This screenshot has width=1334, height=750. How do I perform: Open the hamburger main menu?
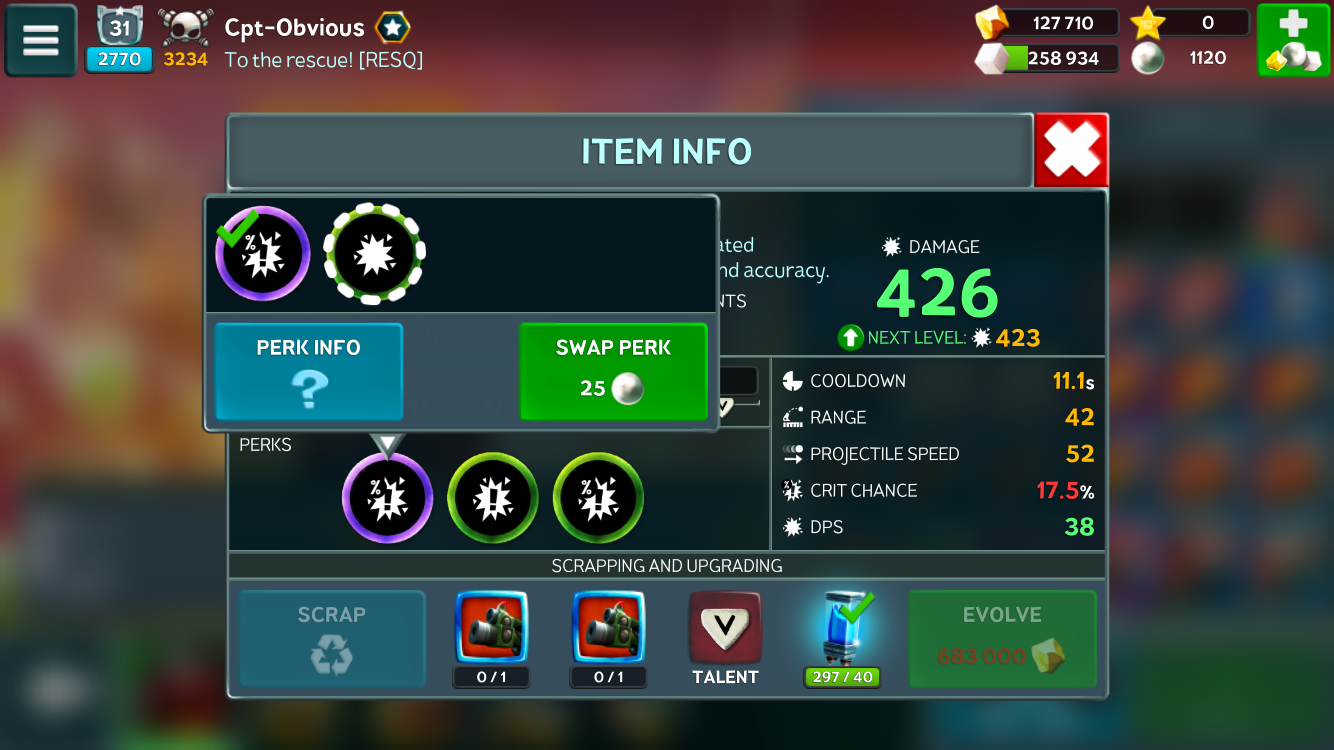pos(41,40)
